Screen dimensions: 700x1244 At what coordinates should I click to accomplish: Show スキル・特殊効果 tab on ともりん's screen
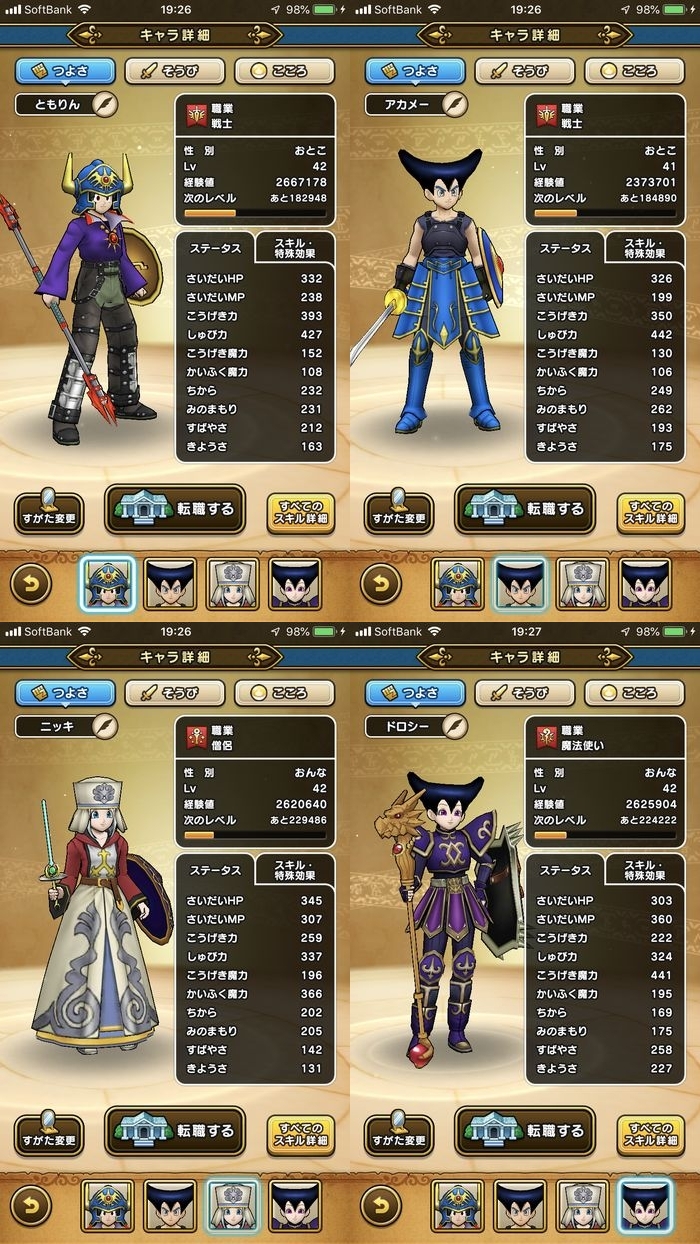[294, 247]
